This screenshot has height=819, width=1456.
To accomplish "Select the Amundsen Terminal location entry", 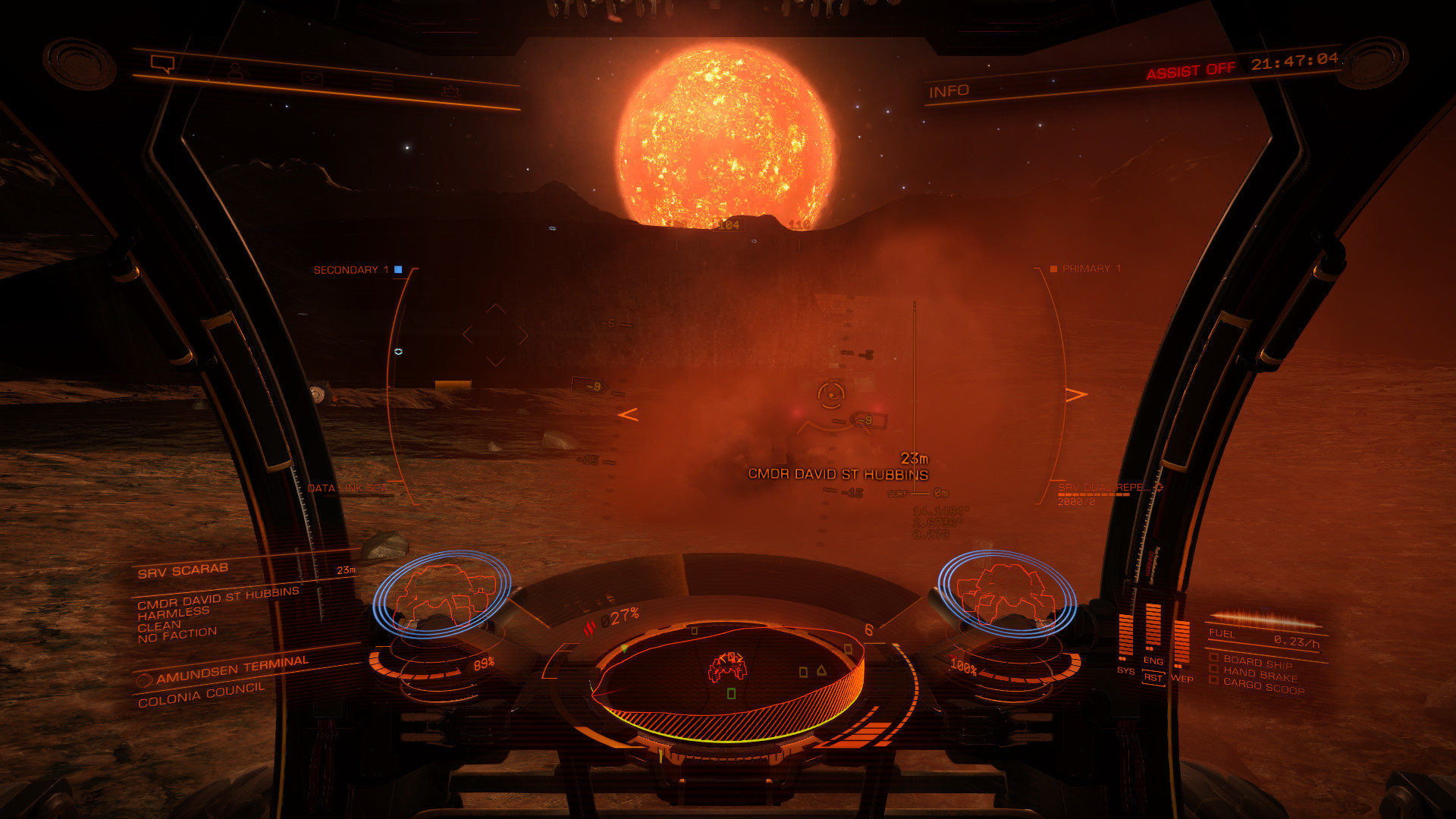I will click(232, 668).
